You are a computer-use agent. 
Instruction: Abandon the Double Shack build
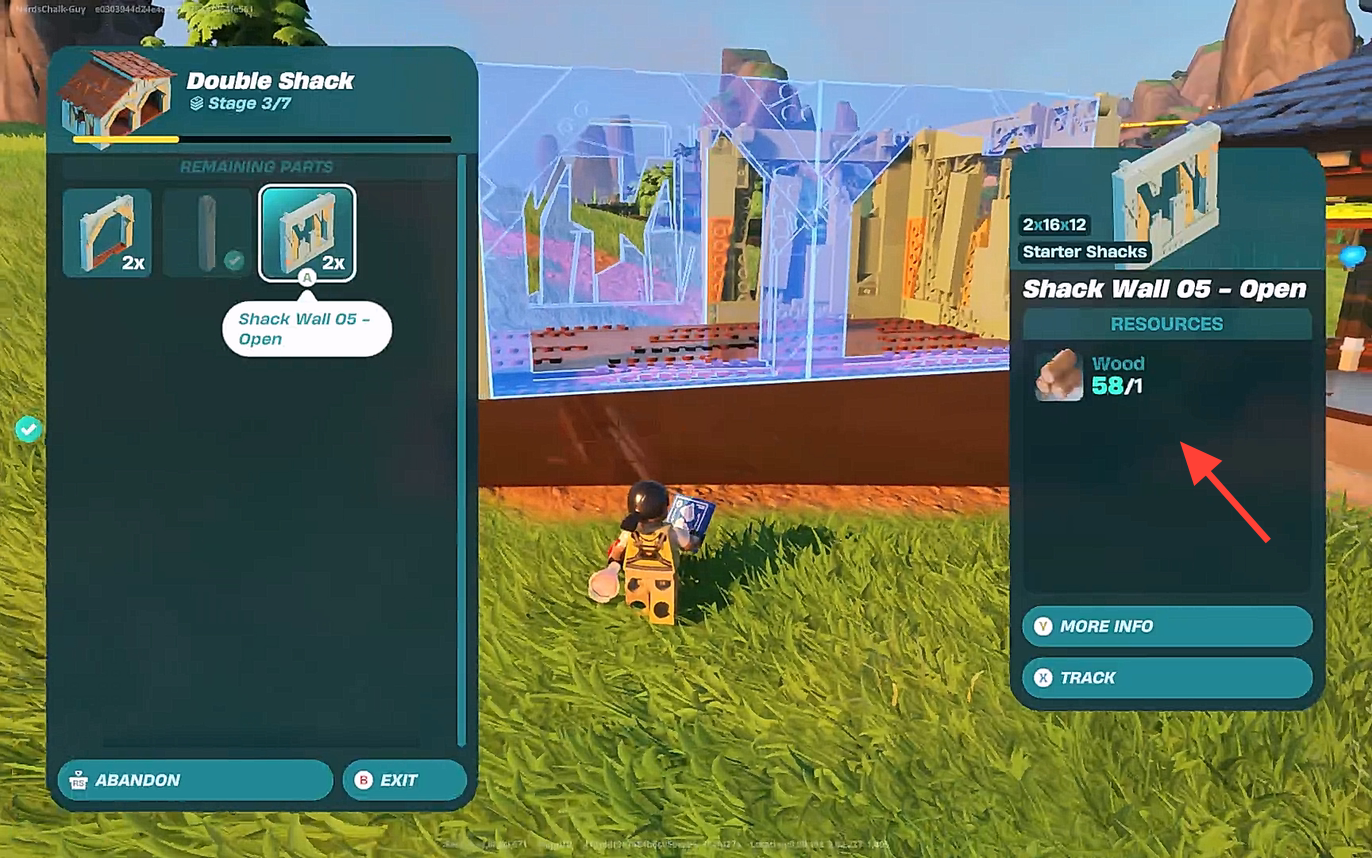(194, 780)
